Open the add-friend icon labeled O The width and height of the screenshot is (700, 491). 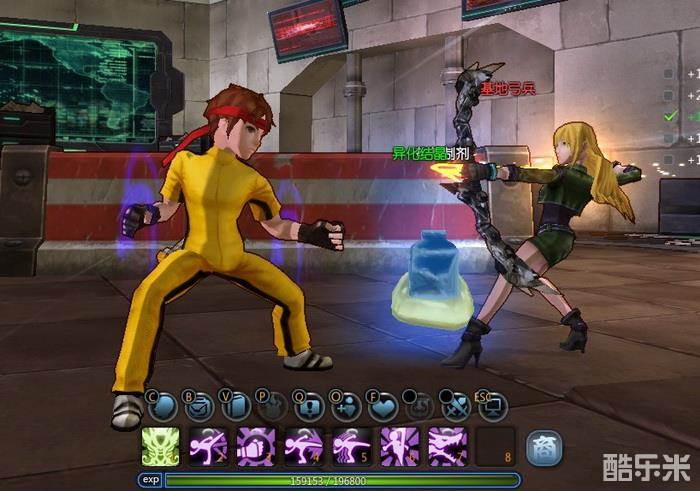345,406
